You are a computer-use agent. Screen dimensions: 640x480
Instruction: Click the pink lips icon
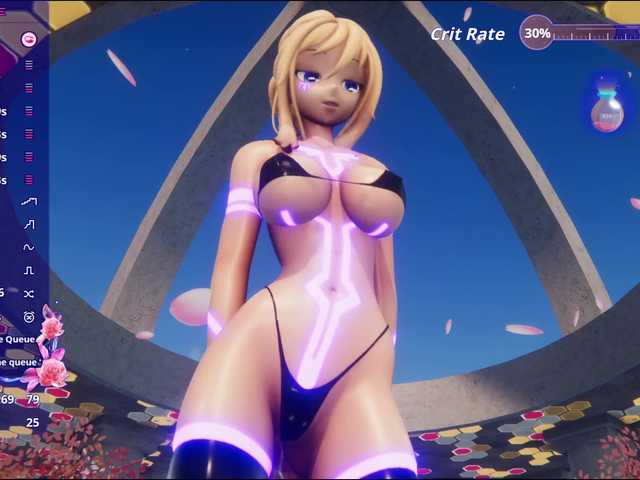tap(29, 40)
